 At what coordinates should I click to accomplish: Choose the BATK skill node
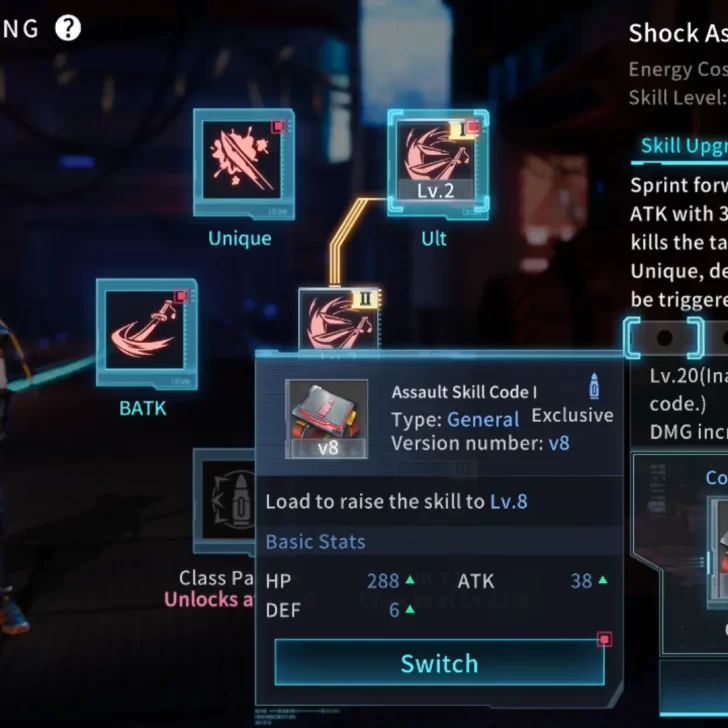(x=146, y=333)
